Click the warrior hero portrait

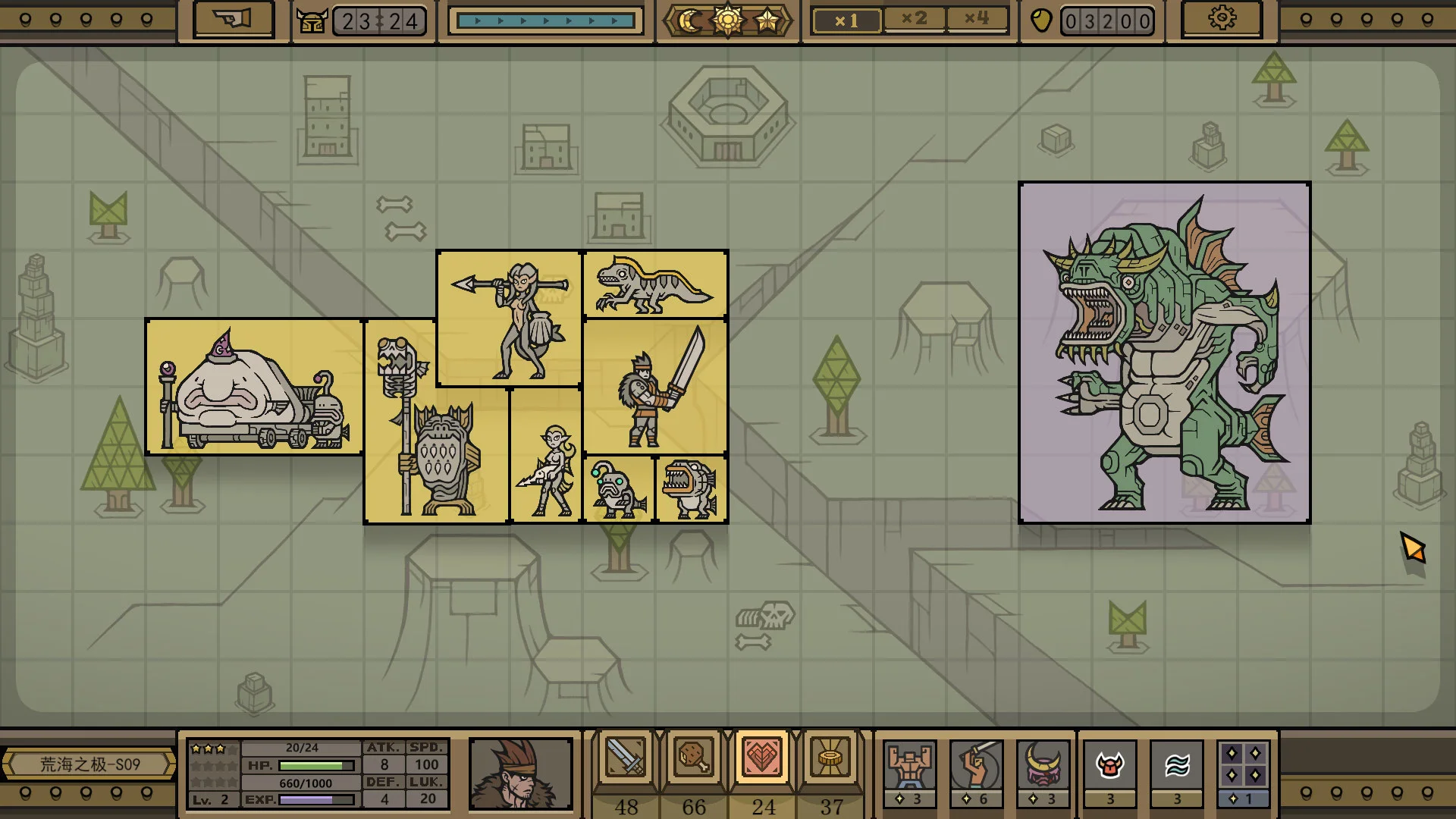click(520, 773)
